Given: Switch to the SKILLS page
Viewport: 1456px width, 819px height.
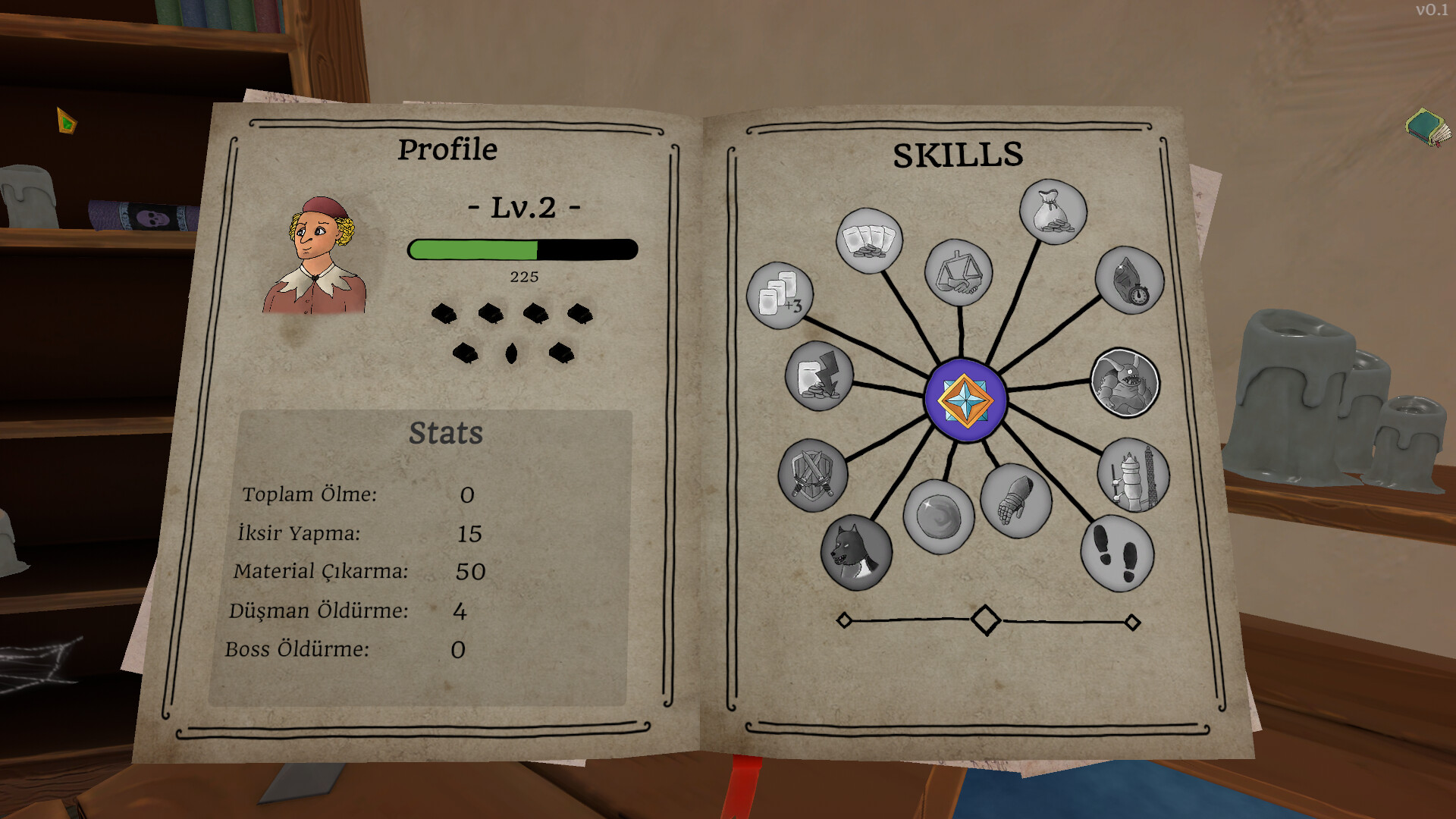Looking at the screenshot, I should pos(957,155).
